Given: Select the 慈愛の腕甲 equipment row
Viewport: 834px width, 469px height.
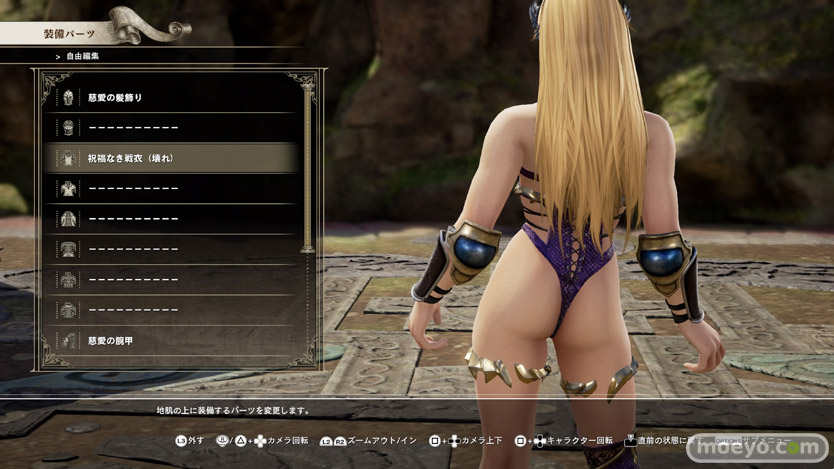Looking at the screenshot, I should pos(170,341).
